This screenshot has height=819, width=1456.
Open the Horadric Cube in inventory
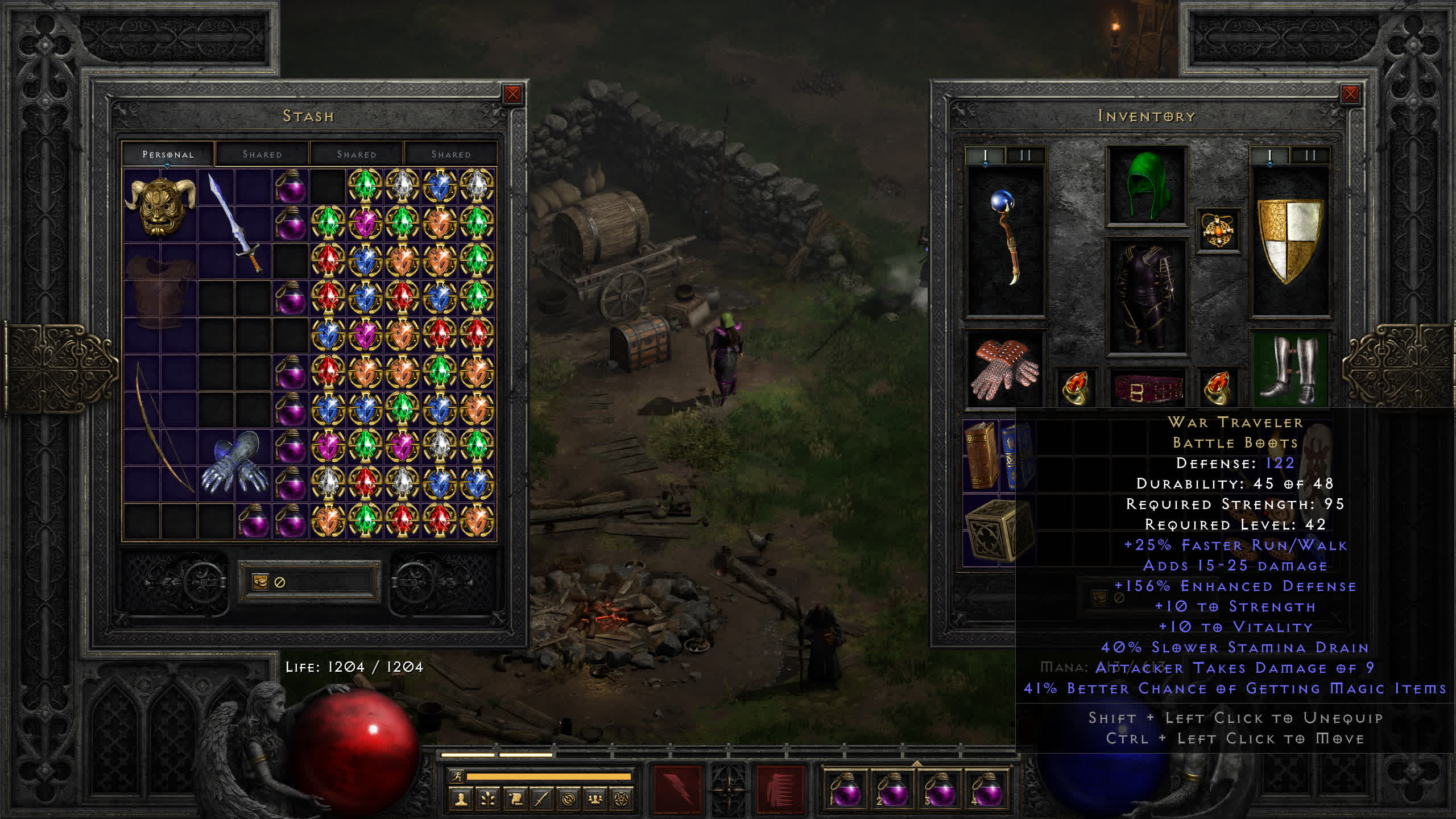991,530
